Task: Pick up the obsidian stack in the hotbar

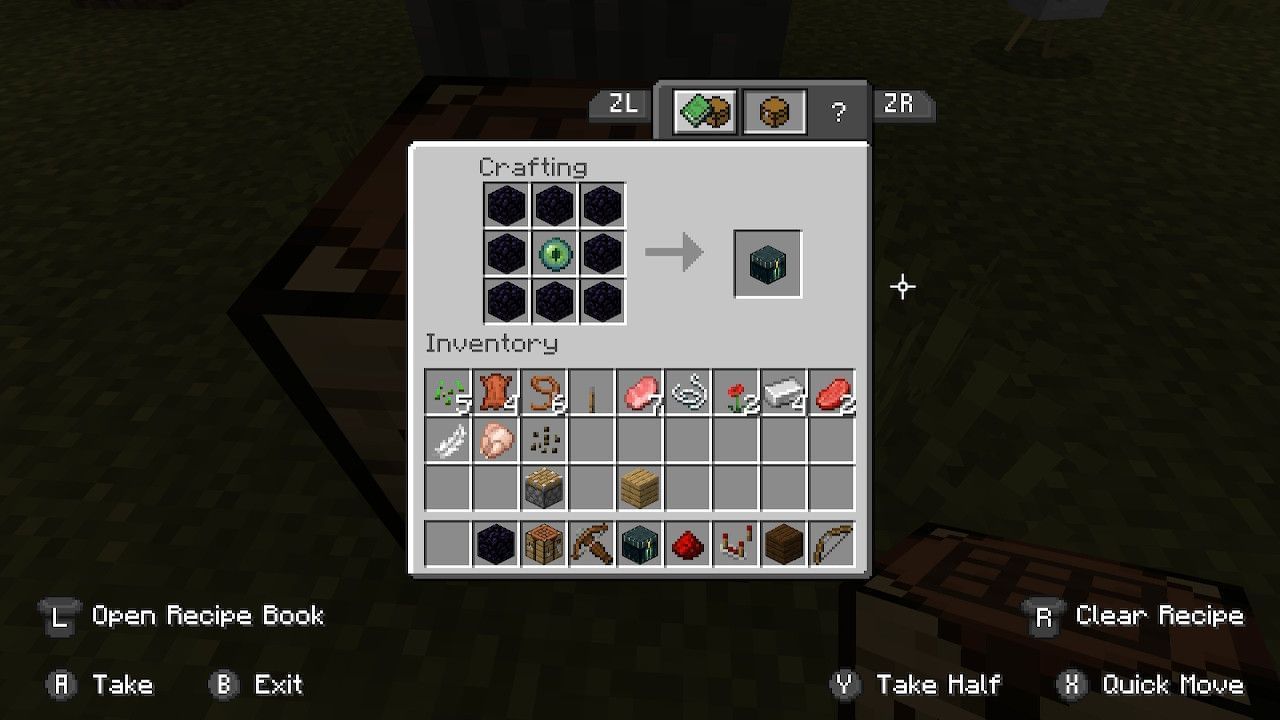Action: tap(497, 542)
